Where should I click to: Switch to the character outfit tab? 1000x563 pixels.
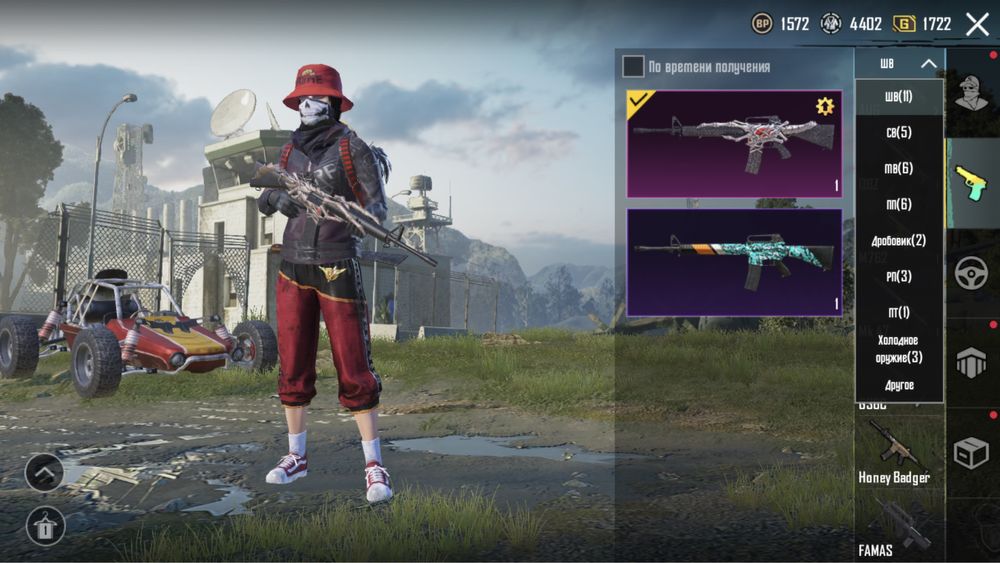(970, 94)
